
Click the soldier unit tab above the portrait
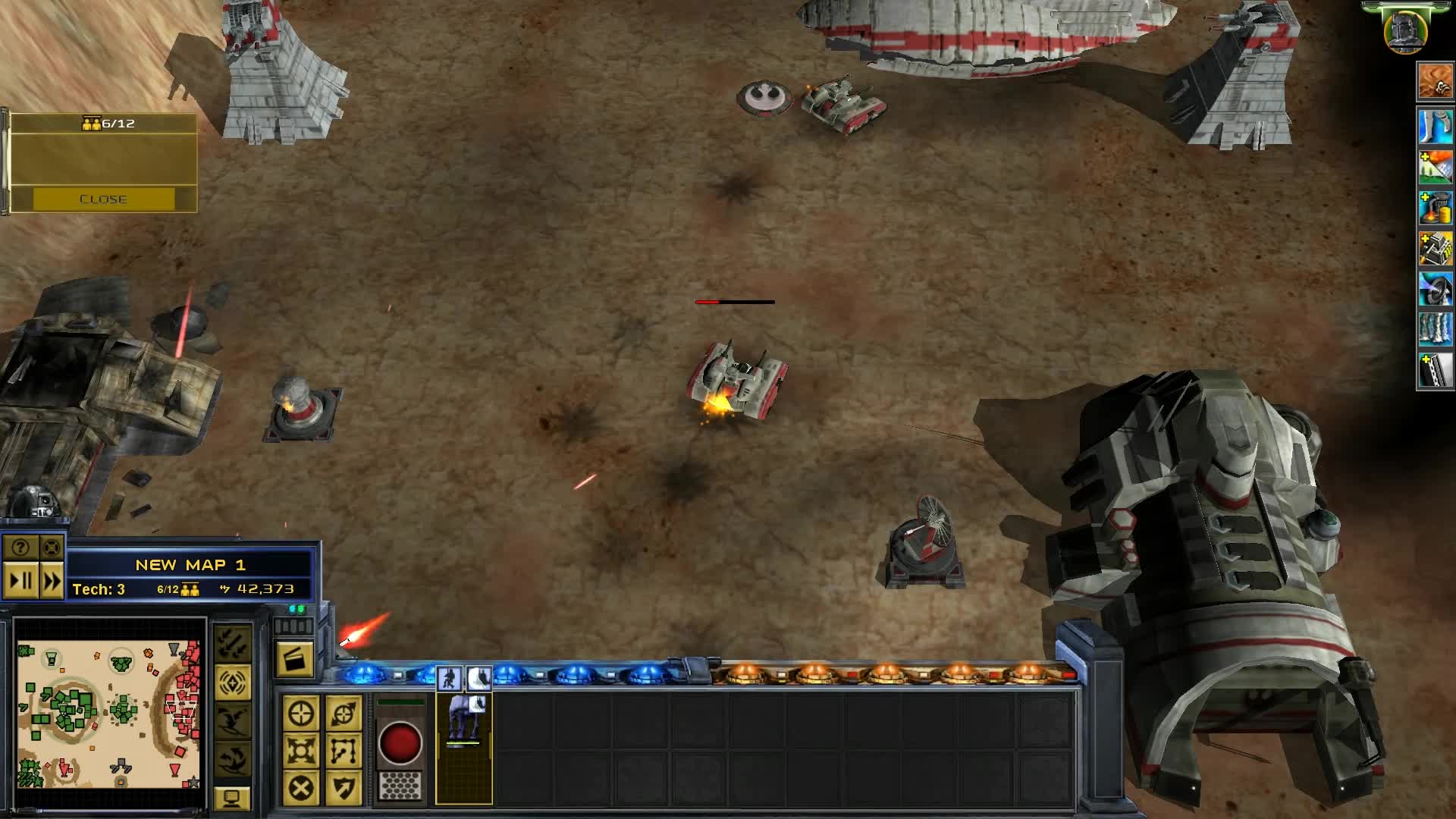[x=450, y=677]
